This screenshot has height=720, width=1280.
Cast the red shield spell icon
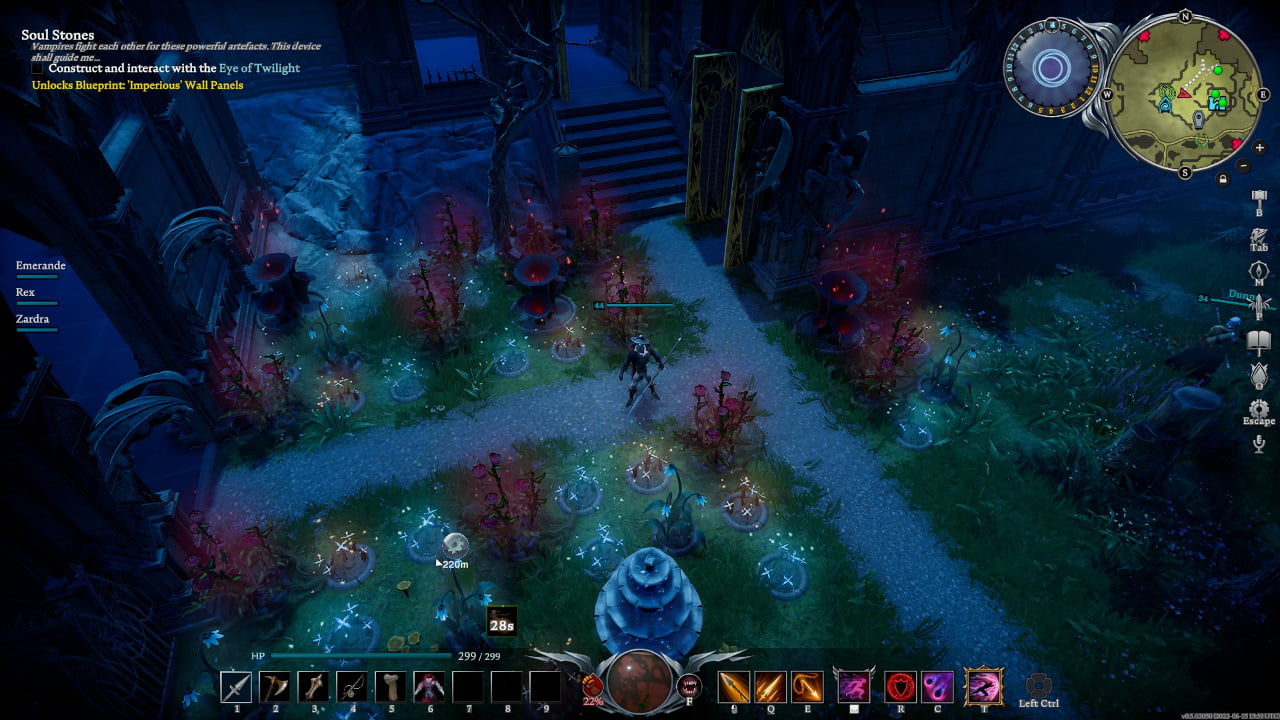[x=900, y=686]
